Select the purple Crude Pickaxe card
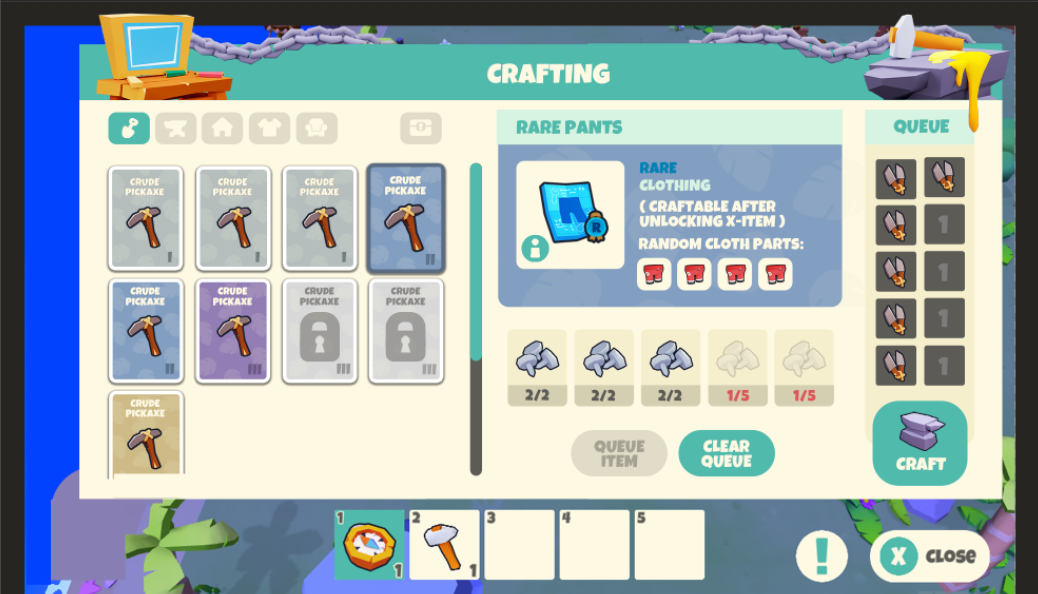 232,331
